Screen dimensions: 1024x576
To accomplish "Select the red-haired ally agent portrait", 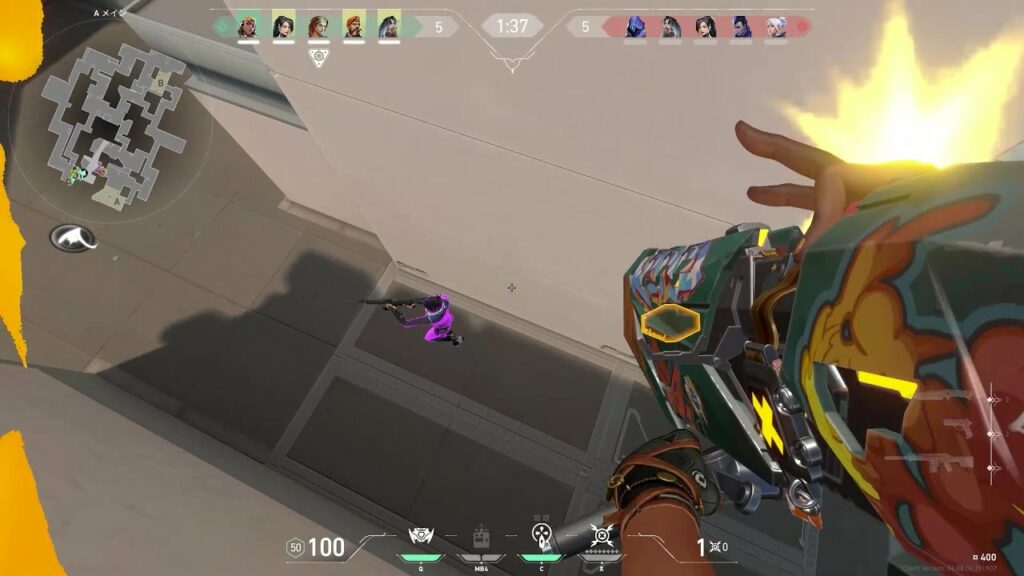I will [x=319, y=27].
